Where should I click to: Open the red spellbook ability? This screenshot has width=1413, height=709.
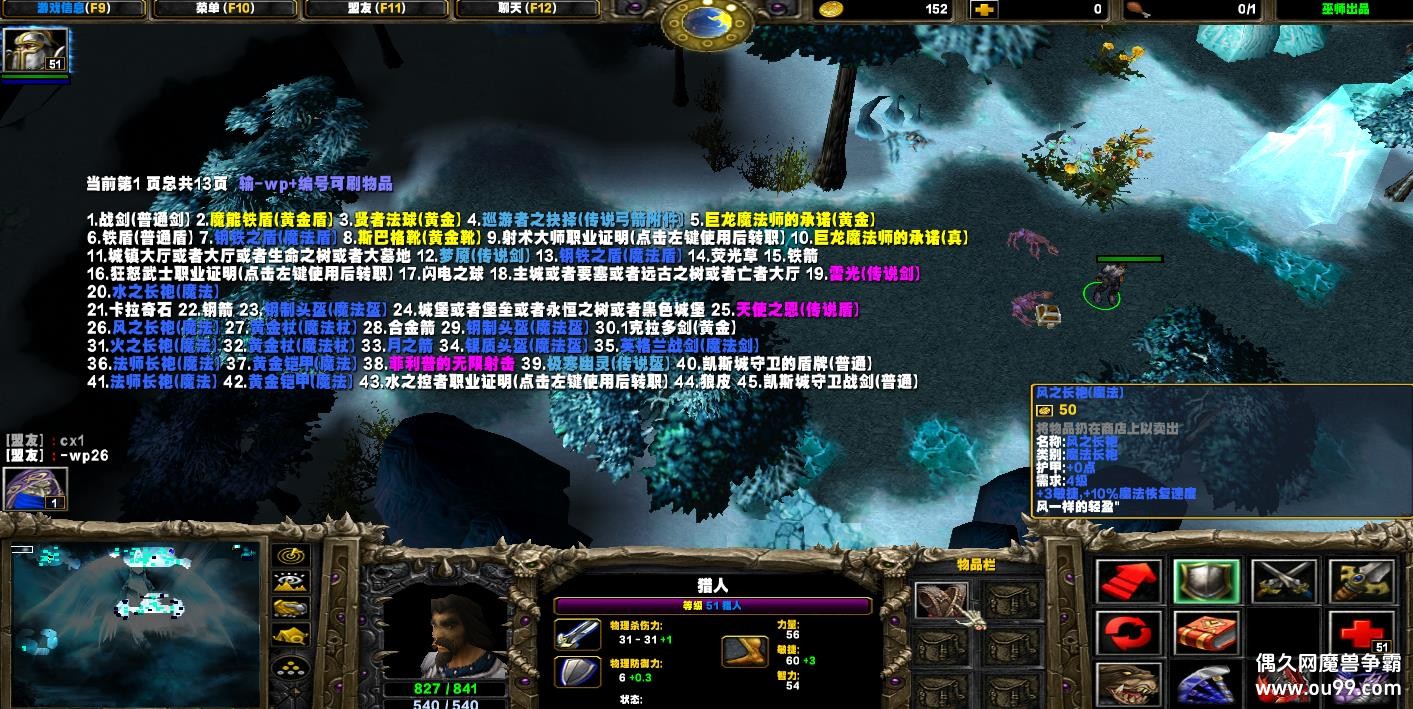(x=1206, y=633)
